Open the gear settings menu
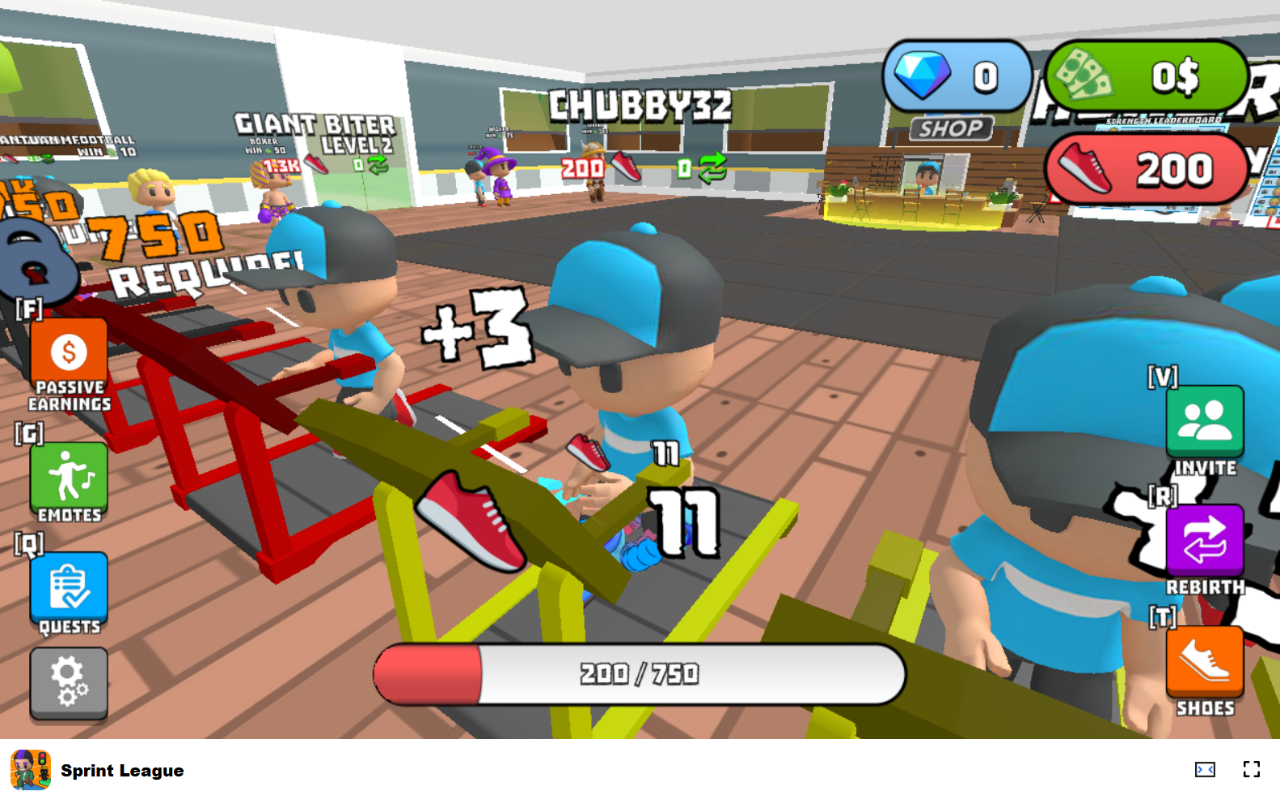Image resolution: width=1280 pixels, height=800 pixels. (x=69, y=682)
